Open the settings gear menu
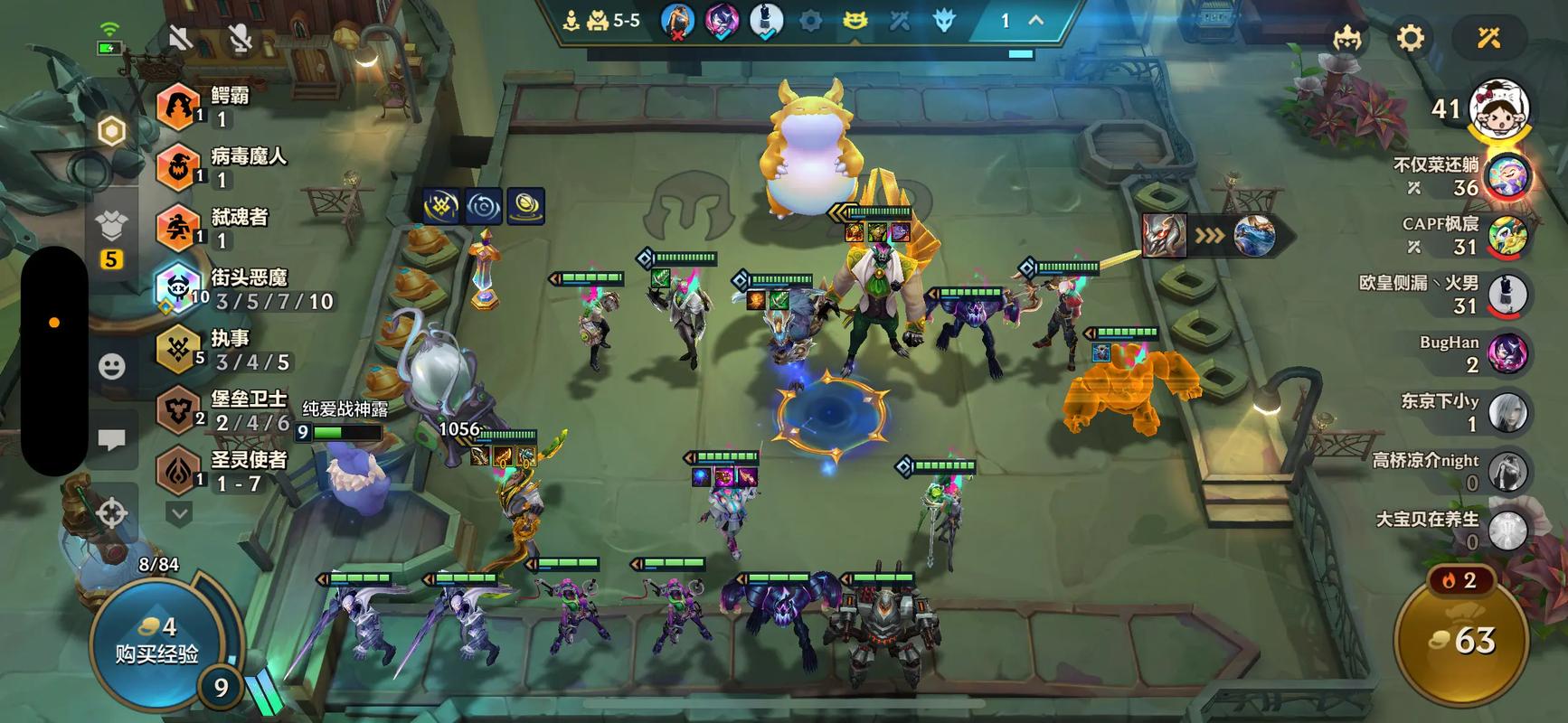This screenshot has height=723, width=1568. coord(1410,38)
